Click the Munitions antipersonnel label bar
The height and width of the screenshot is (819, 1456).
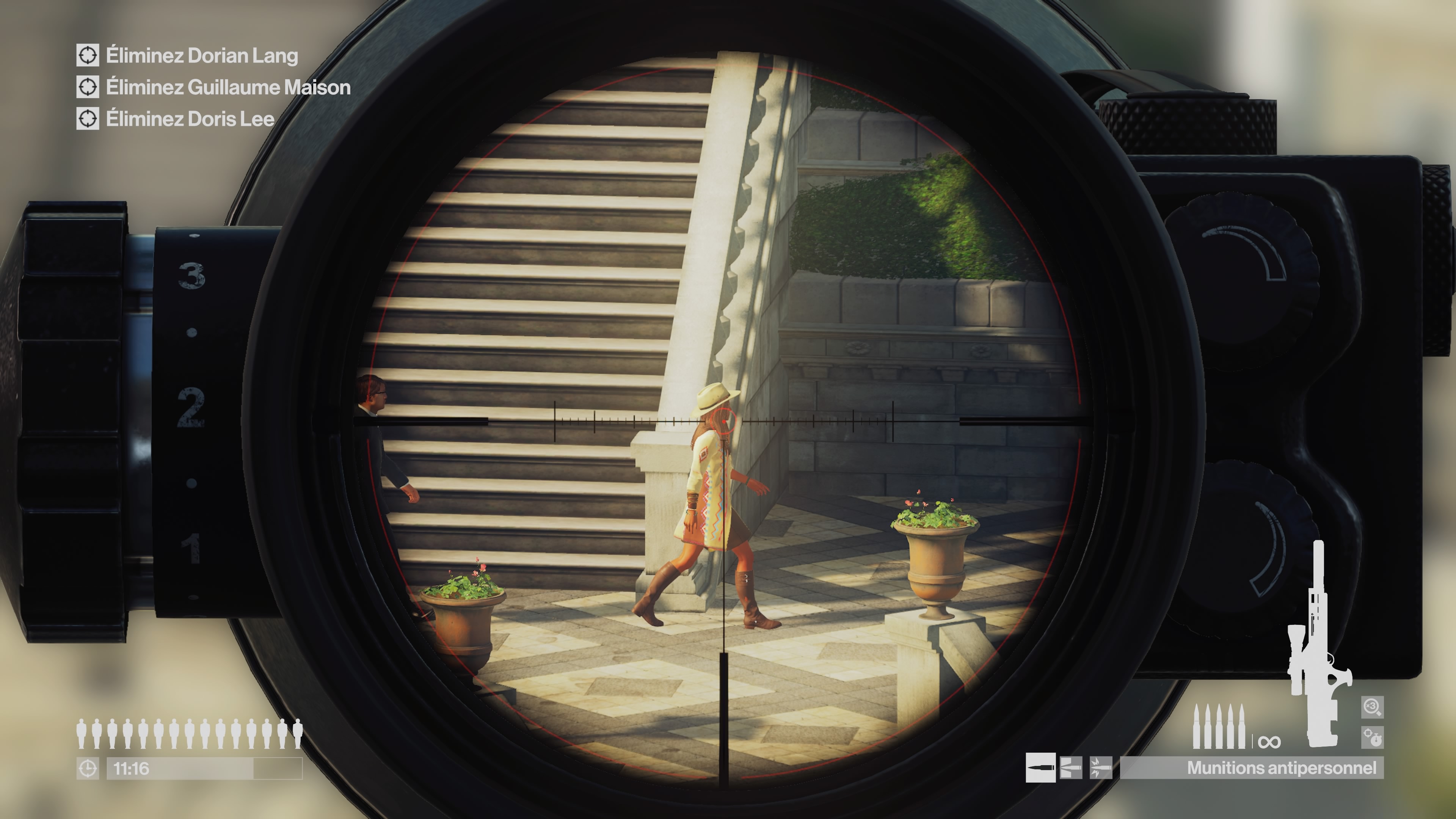[x=1251, y=767]
